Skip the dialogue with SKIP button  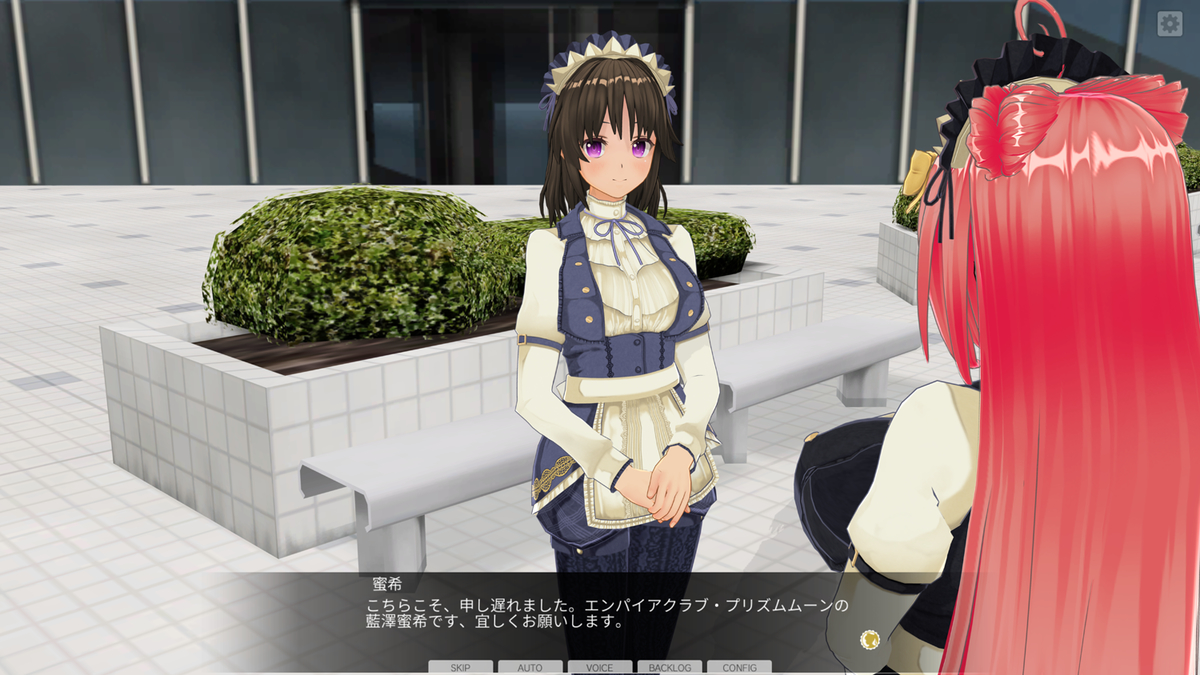tap(460, 667)
